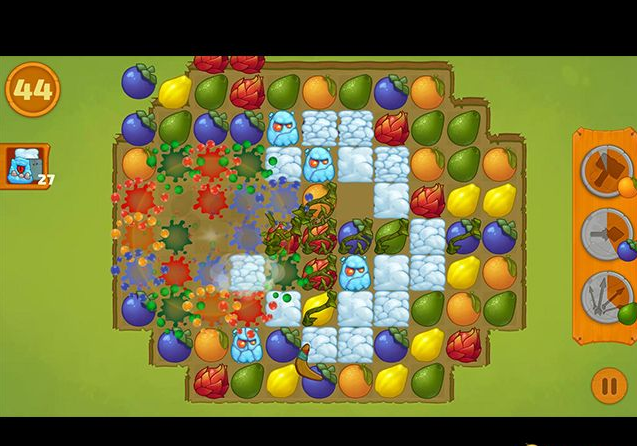
Task: Tap the vine-wrapped green avocado tile
Action: pyautogui.click(x=391, y=236)
